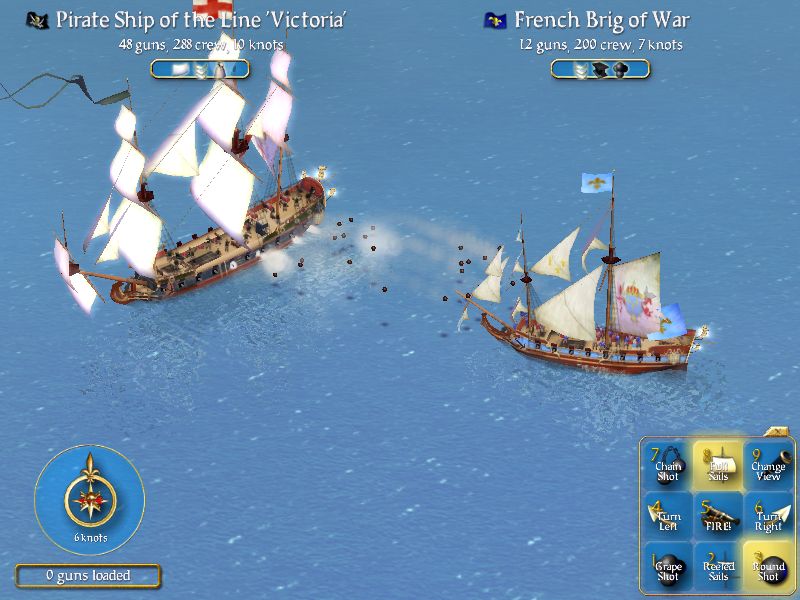The width and height of the screenshot is (800, 600).
Task: Select Round Shot ammunition
Action: point(768,566)
